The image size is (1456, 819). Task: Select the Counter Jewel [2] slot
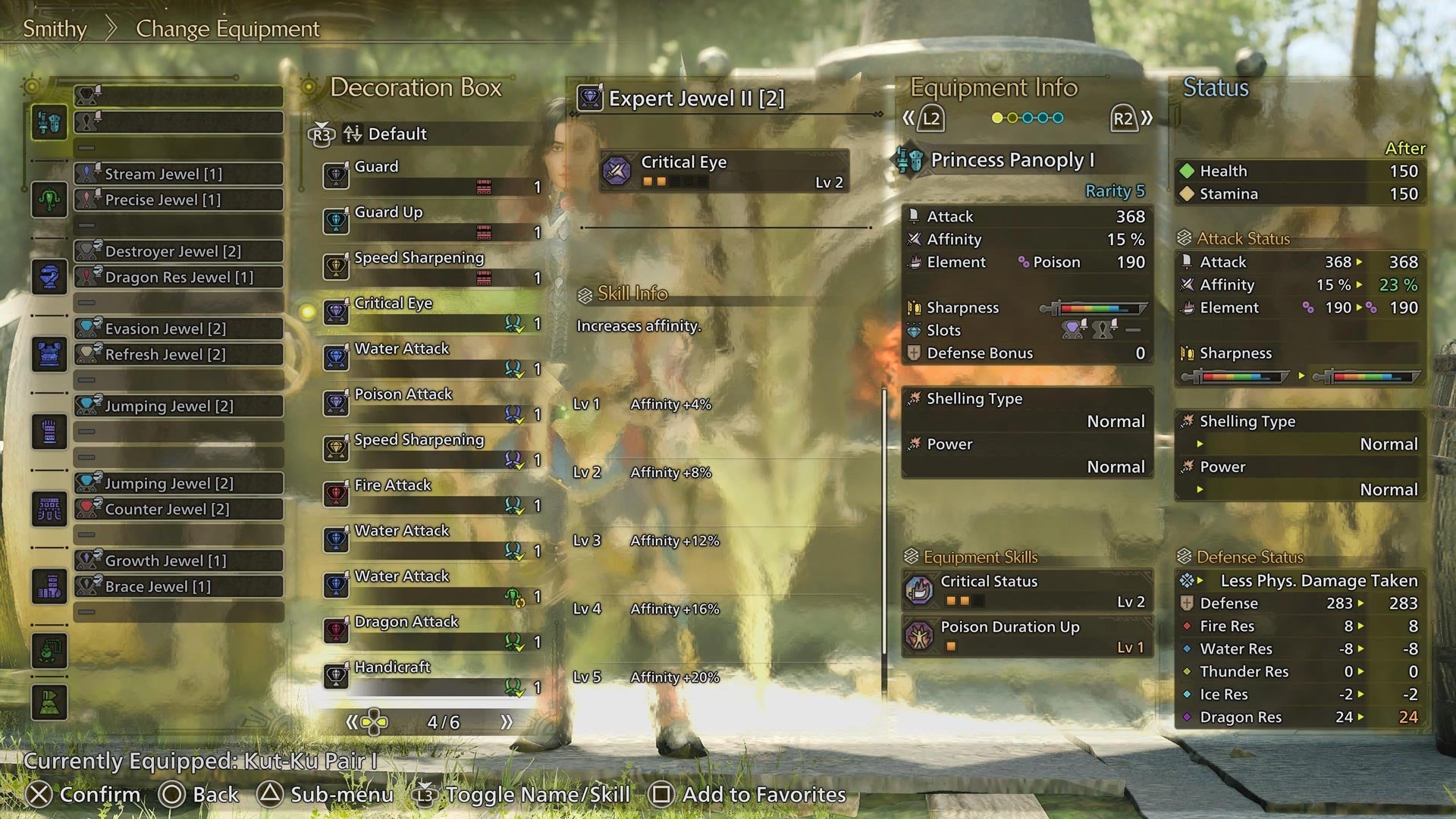pos(178,509)
